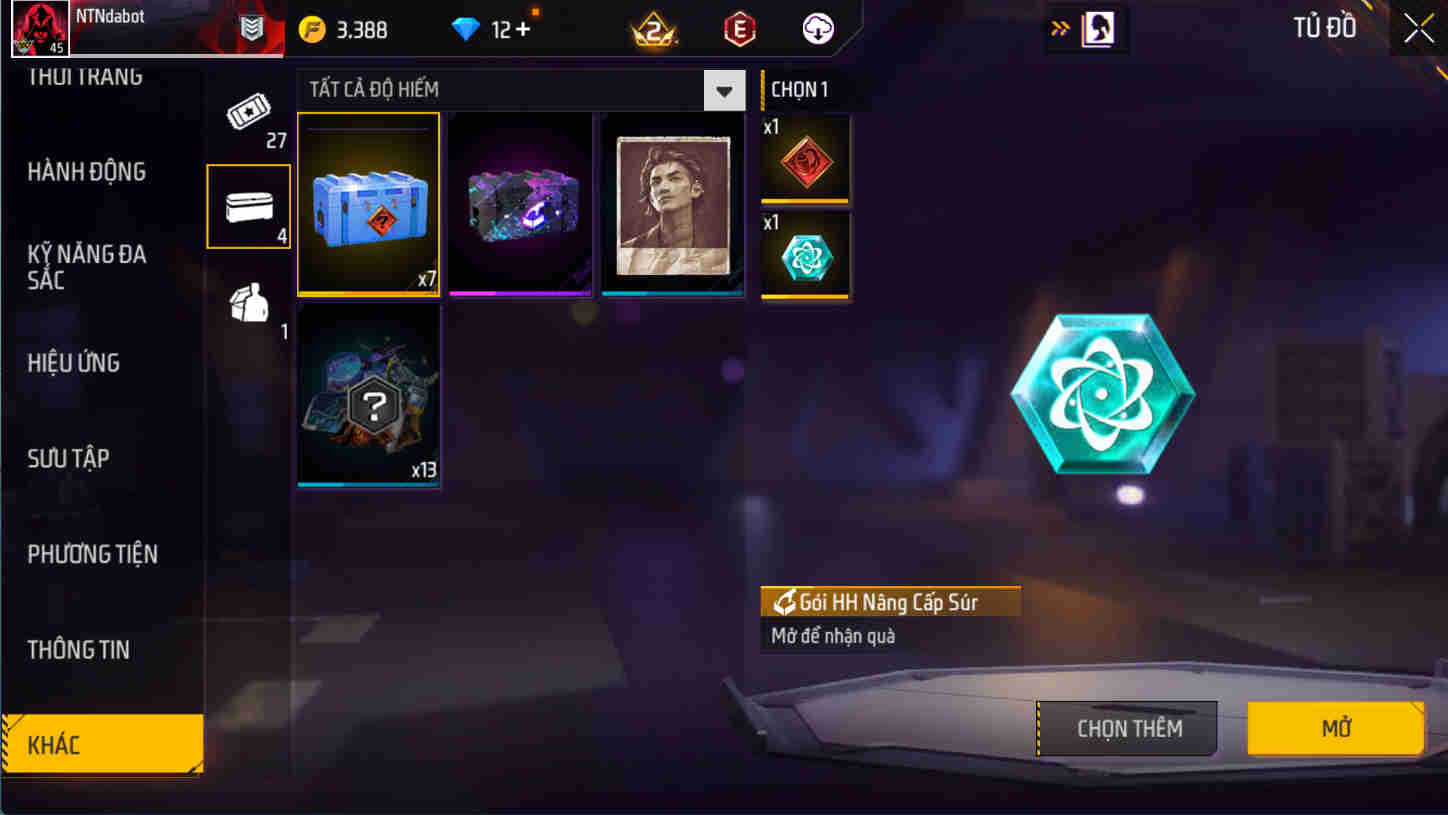Select the crate/box category with count 4
Viewport: 1448px width, 815px height.
coord(248,203)
